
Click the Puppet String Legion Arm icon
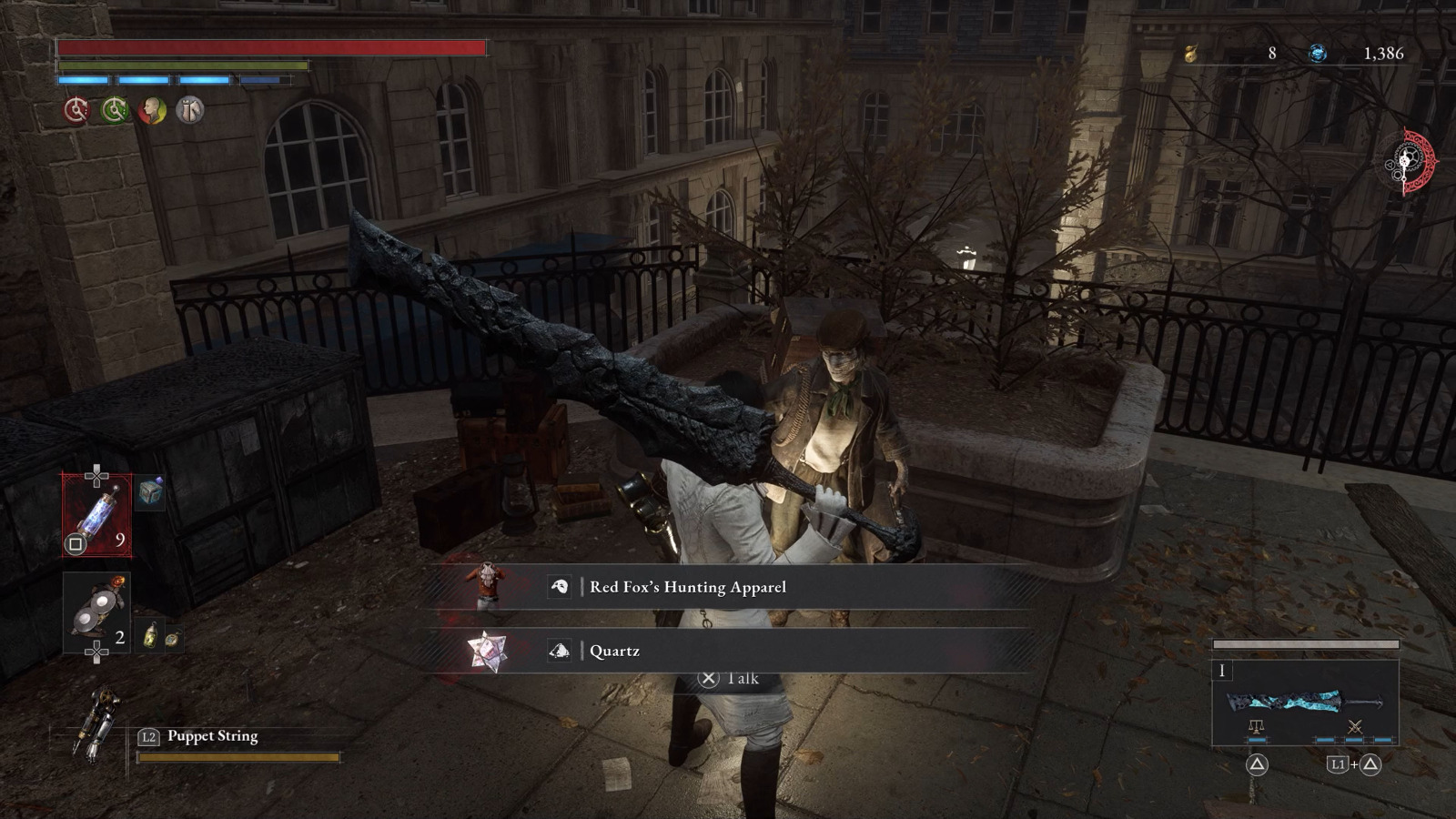(x=98, y=723)
